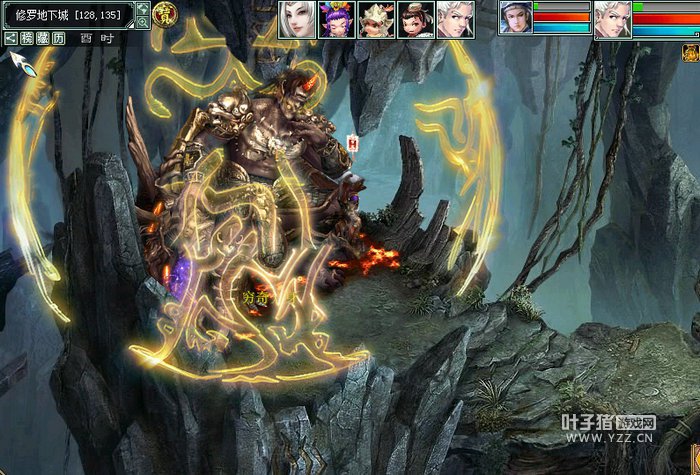This screenshot has height=475, width=700.
Task: Click the magnifier button beside the location panel
Action: 142,21
